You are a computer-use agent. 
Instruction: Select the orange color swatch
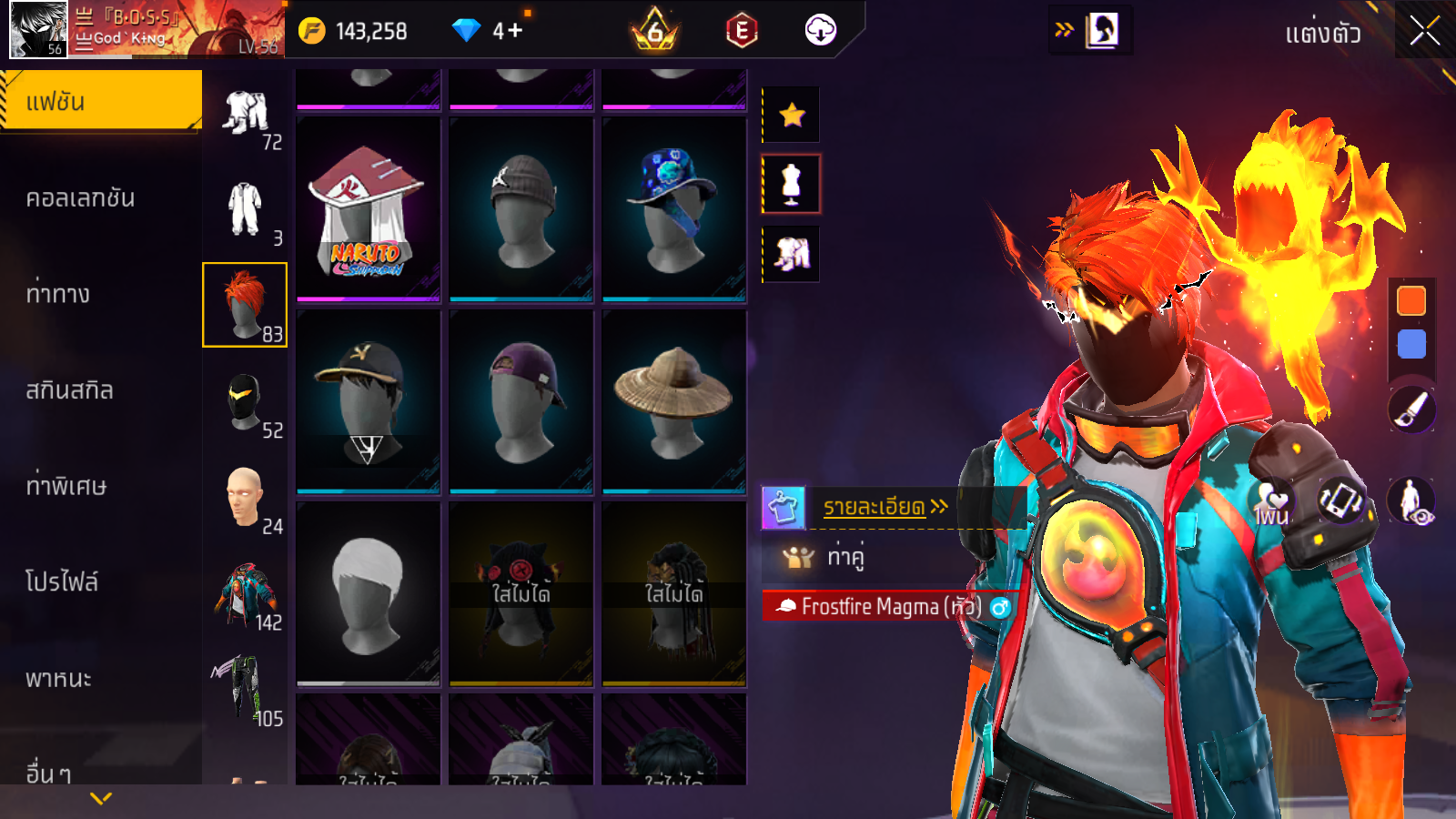[x=1411, y=301]
